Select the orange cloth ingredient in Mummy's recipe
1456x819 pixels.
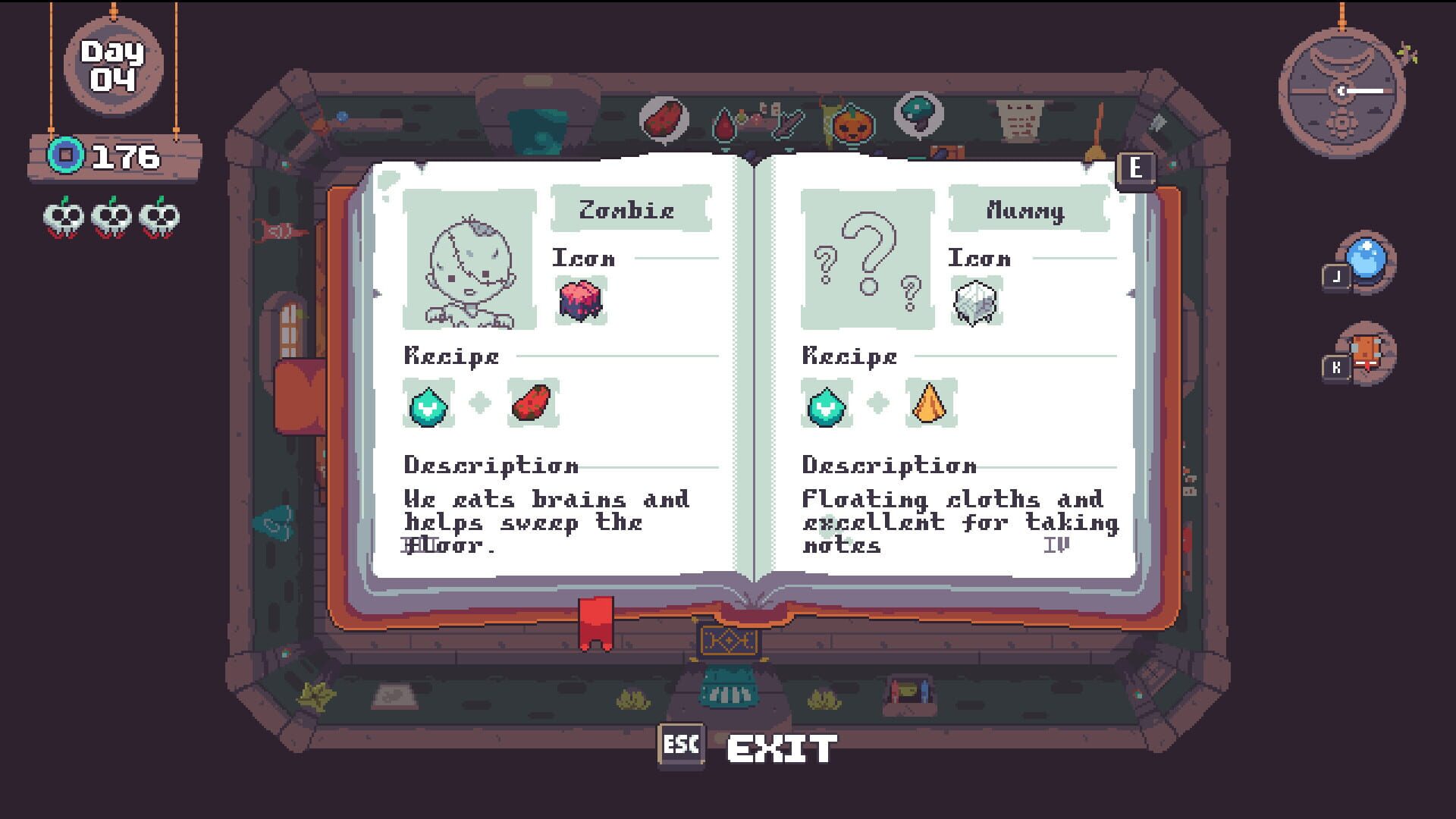click(930, 403)
